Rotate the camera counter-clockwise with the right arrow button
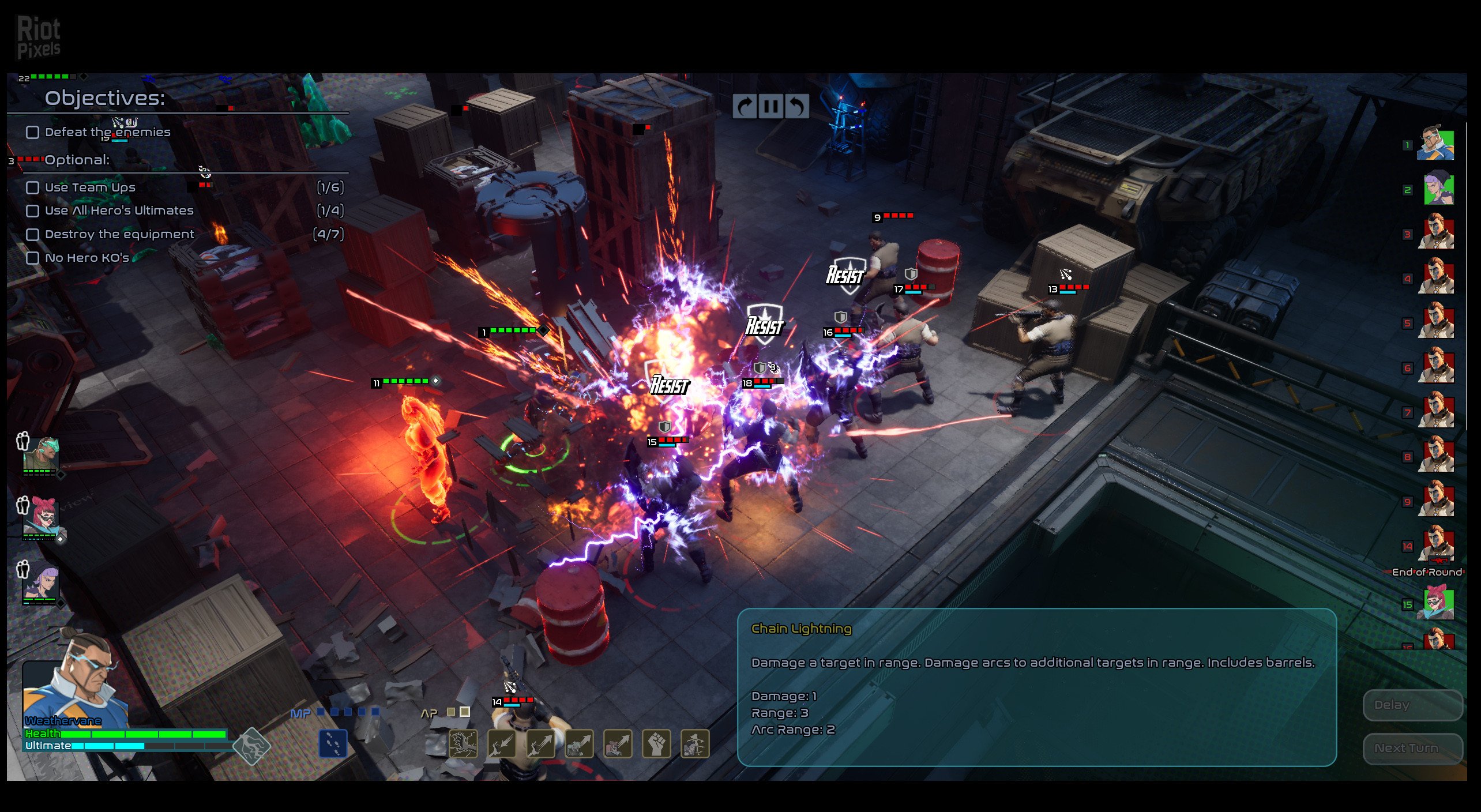This screenshot has height=812, width=1481. click(x=797, y=107)
